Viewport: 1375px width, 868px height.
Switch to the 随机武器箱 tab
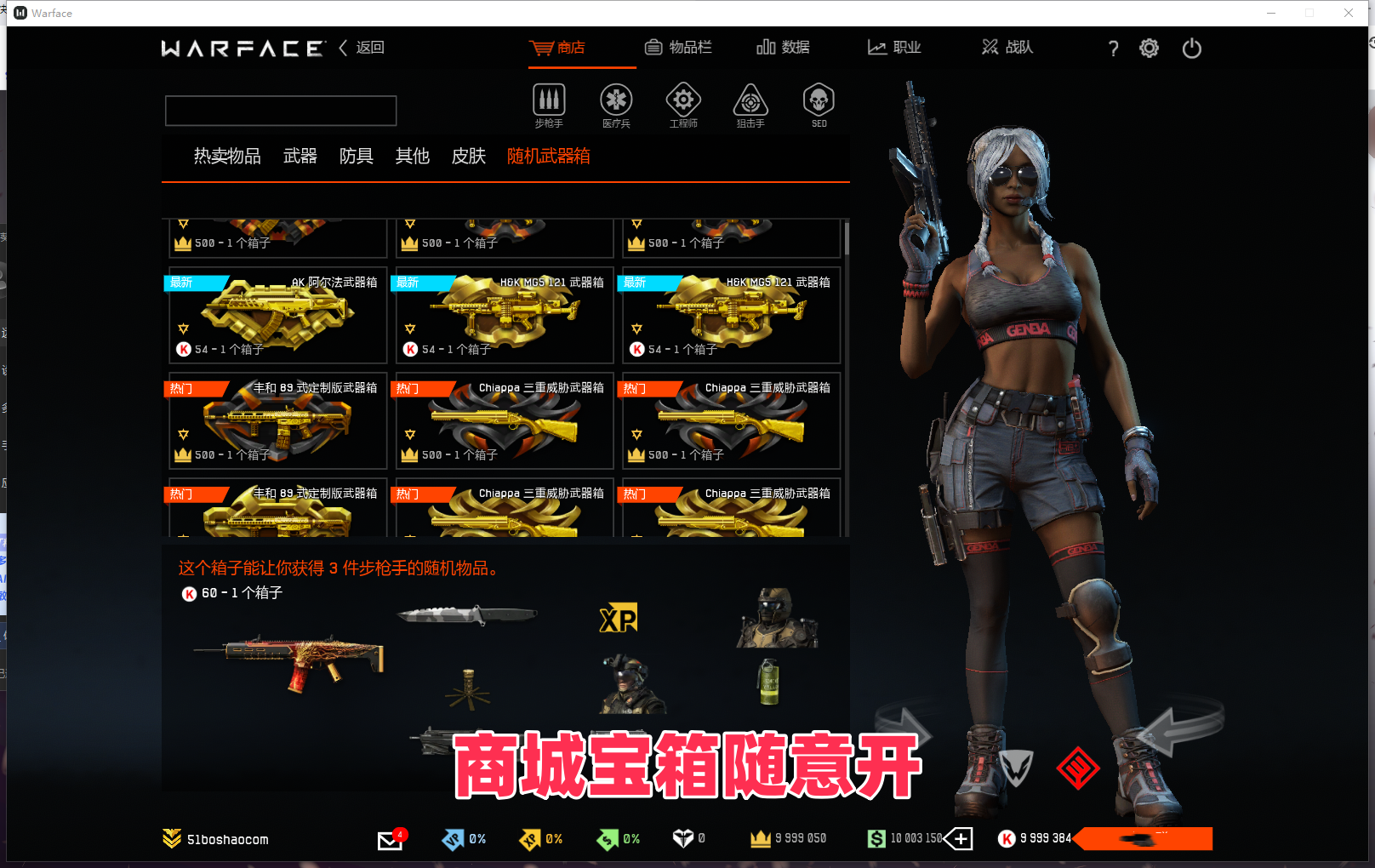pos(547,157)
